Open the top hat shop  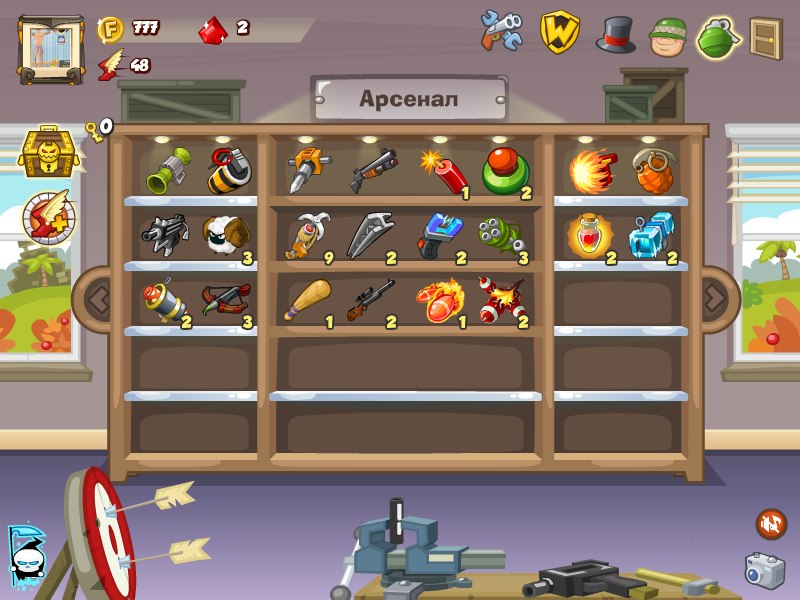tap(616, 33)
